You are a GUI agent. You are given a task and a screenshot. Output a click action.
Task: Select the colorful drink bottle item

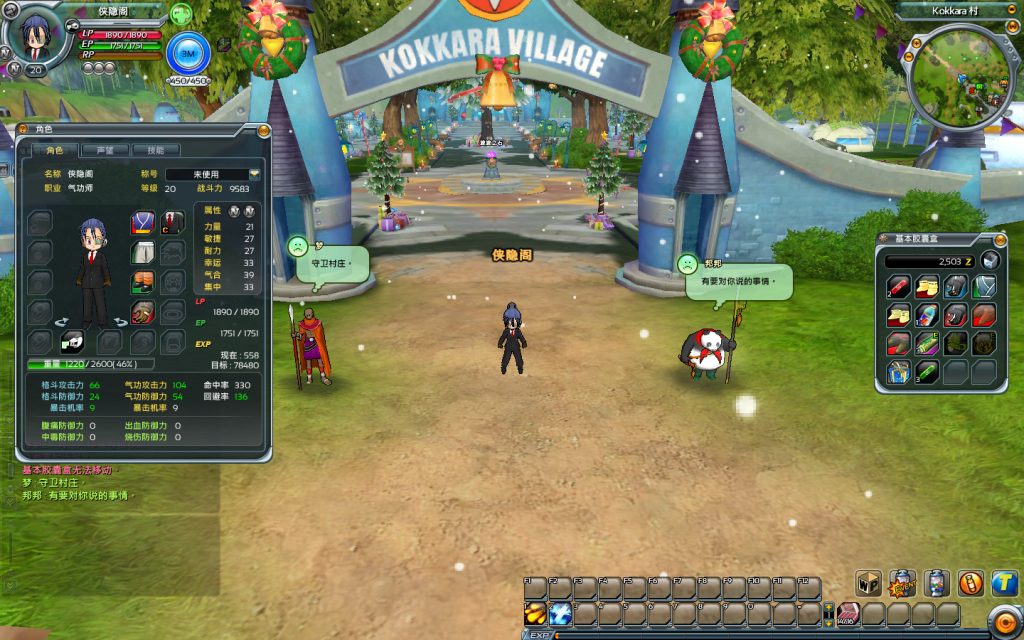pyautogui.click(x=926, y=316)
